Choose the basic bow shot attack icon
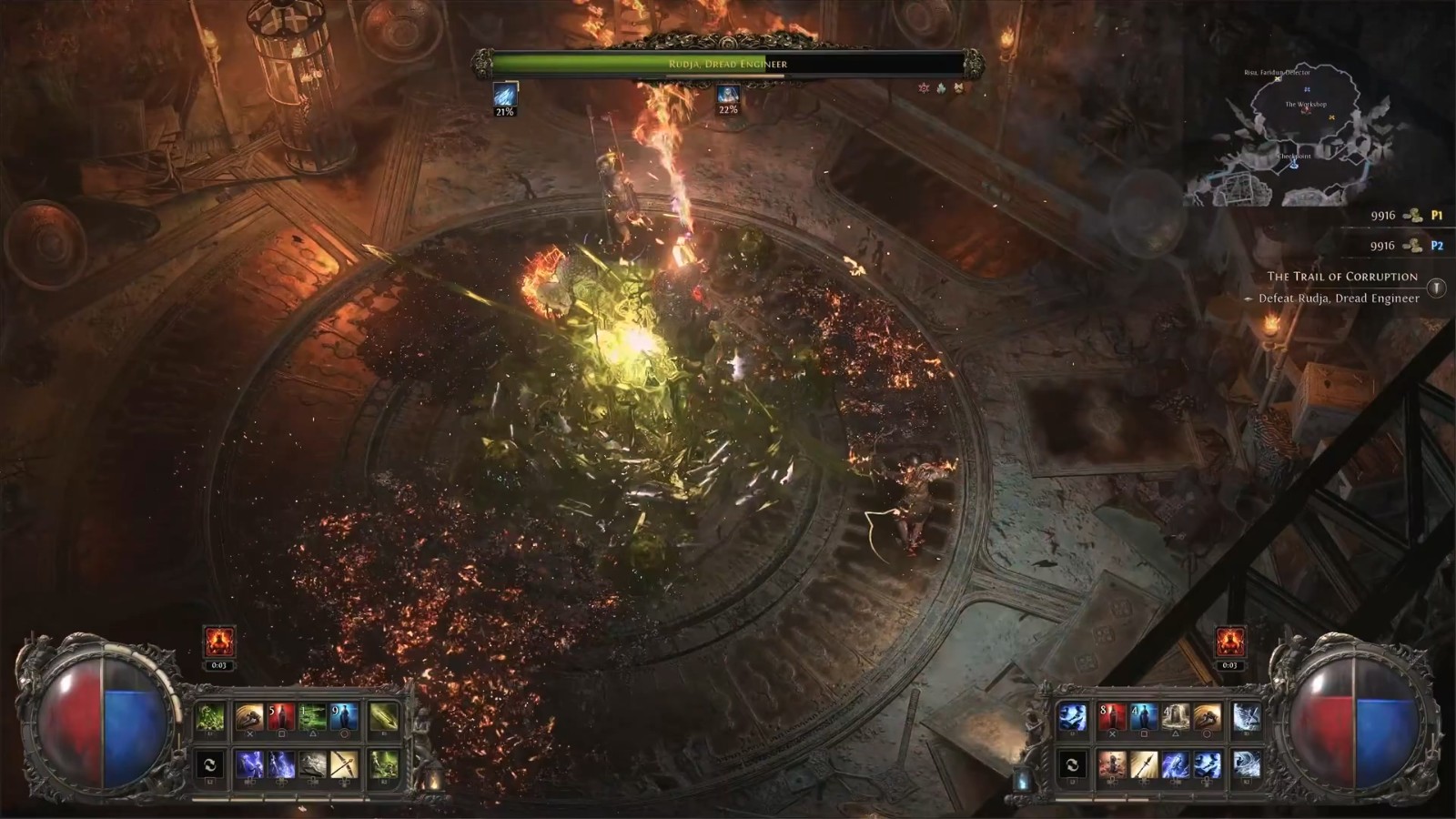This screenshot has width=1456, height=819. tap(344, 764)
